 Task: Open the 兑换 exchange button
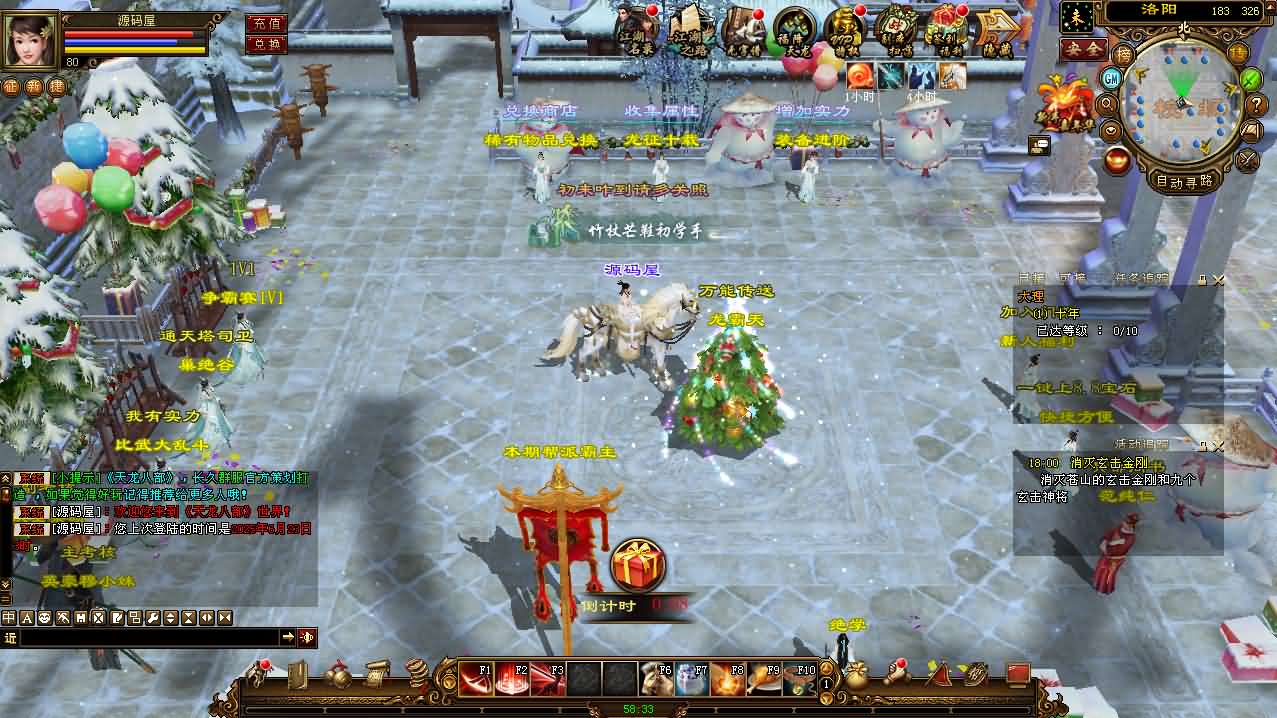(266, 44)
